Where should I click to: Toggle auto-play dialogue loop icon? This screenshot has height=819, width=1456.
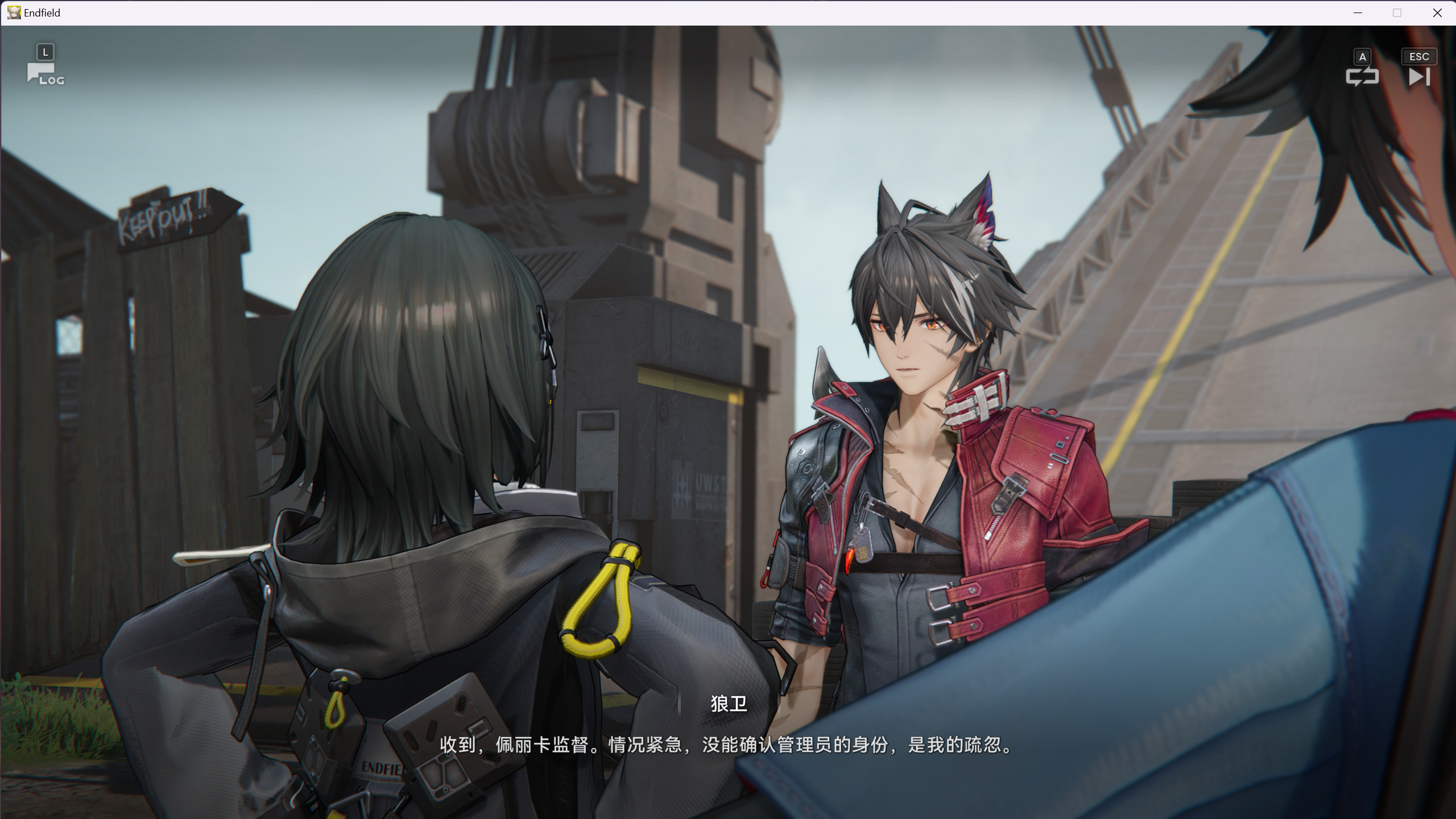[x=1362, y=76]
